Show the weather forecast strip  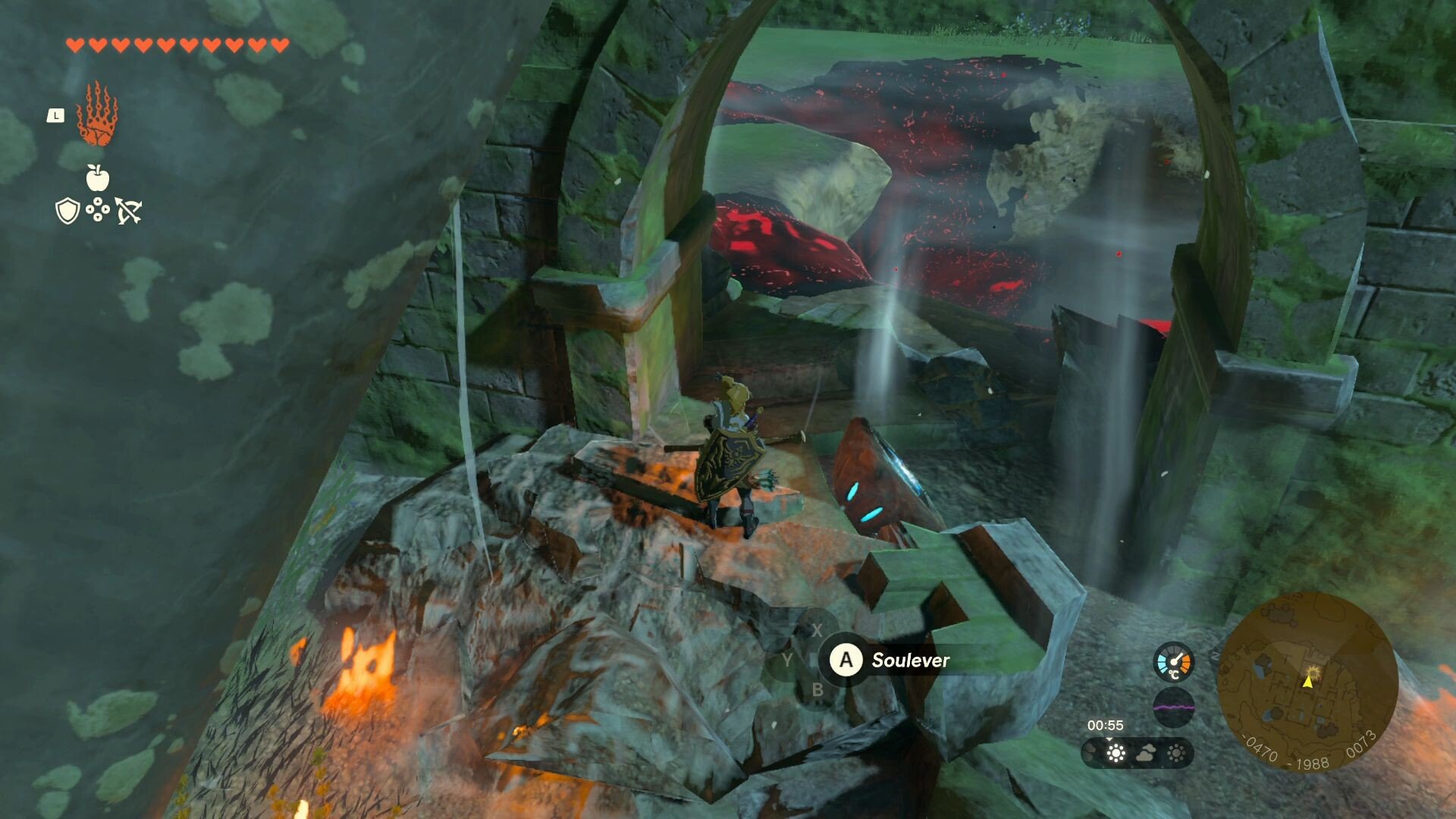click(1137, 753)
